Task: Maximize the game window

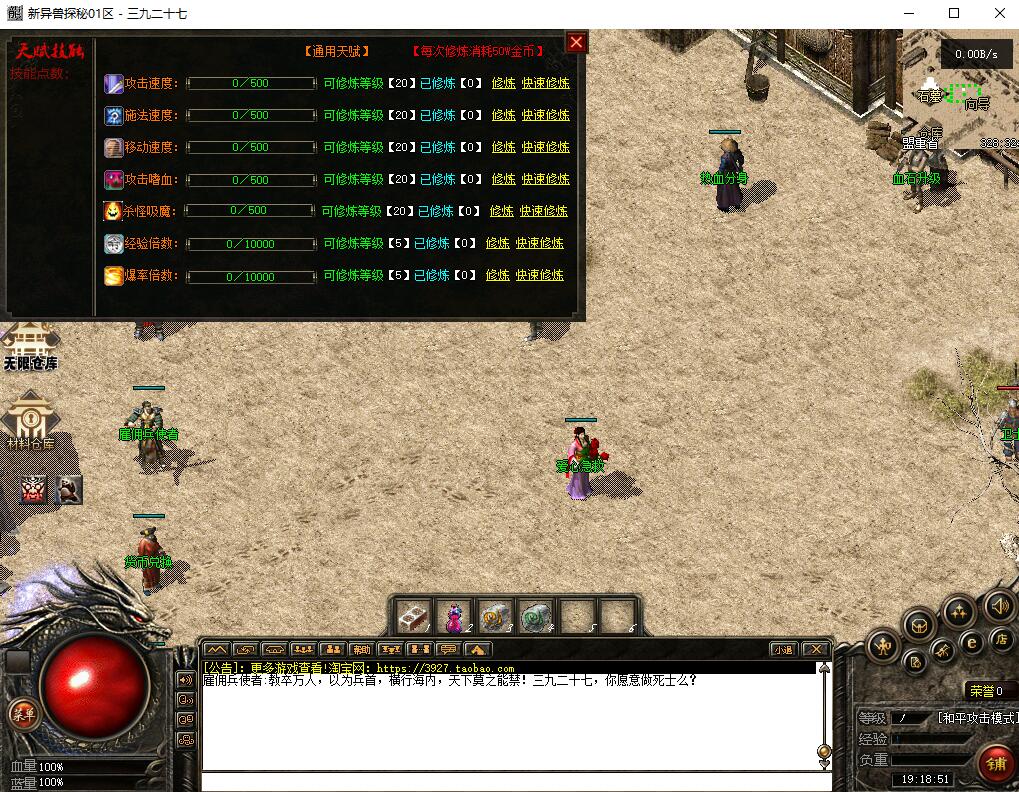Action: point(954,13)
